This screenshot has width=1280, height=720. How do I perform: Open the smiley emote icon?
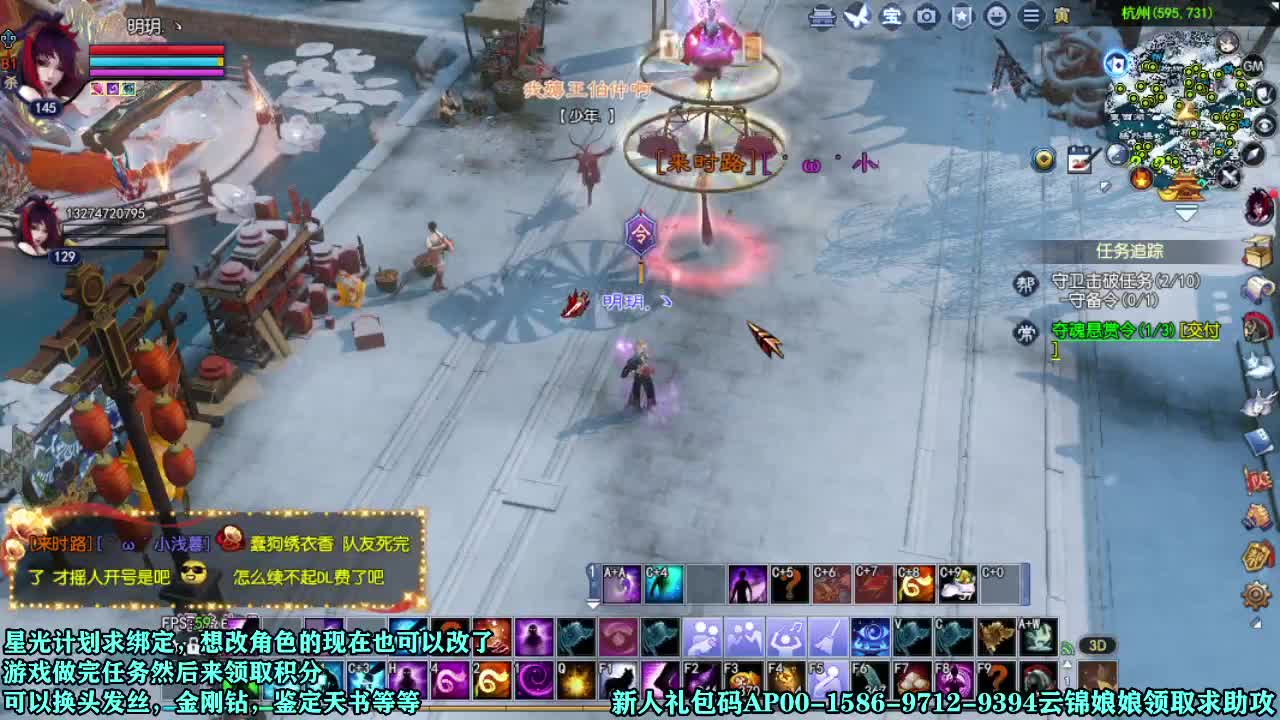tap(996, 17)
